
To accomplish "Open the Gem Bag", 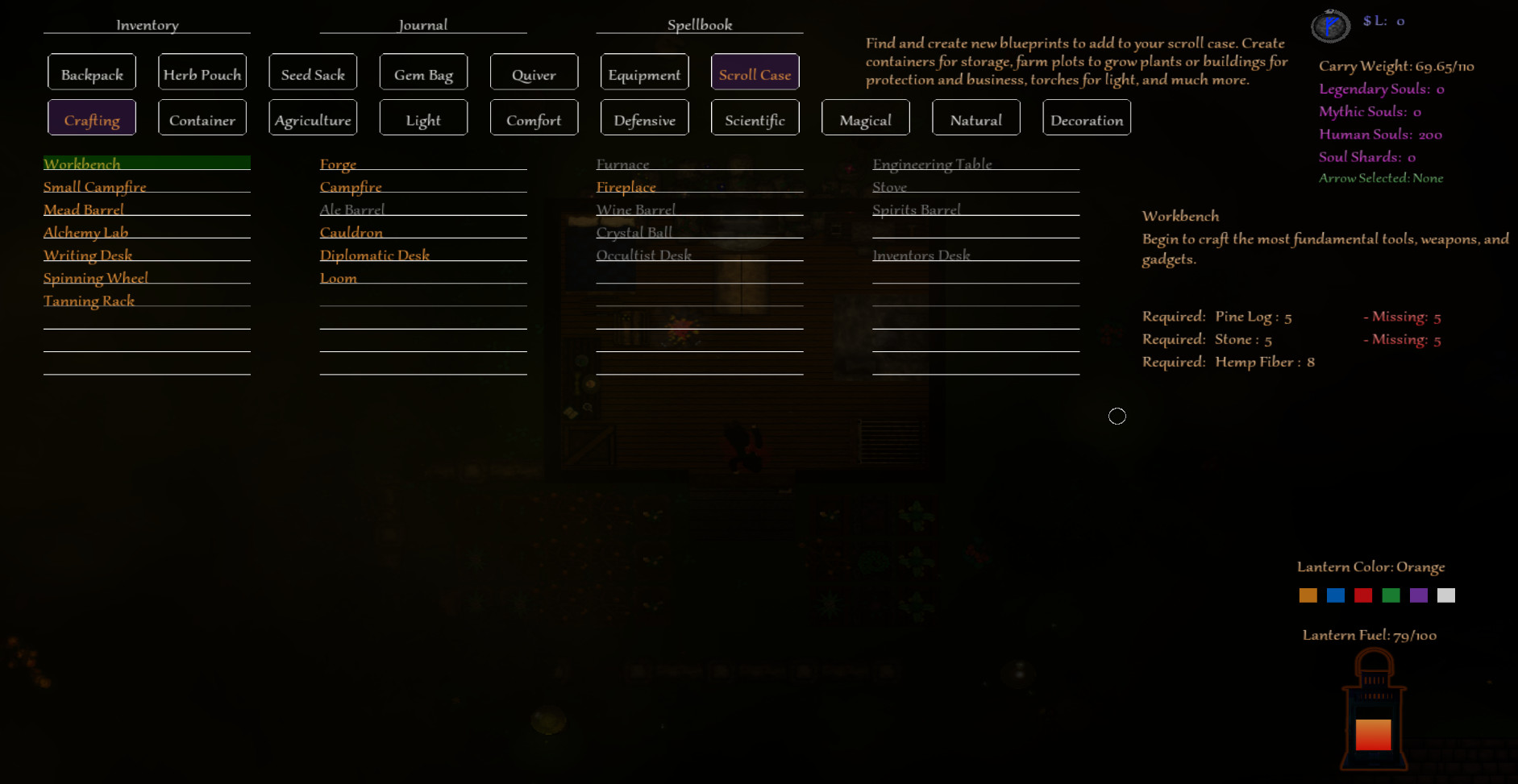I will click(x=423, y=72).
